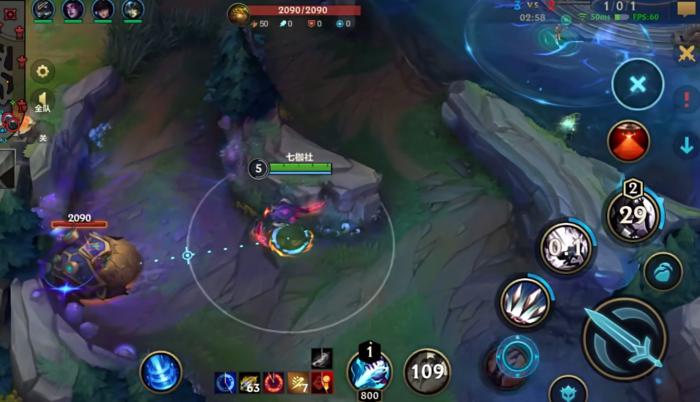Tap the blue ring target-lock button
Screen dimensions: 700x402
517,354
